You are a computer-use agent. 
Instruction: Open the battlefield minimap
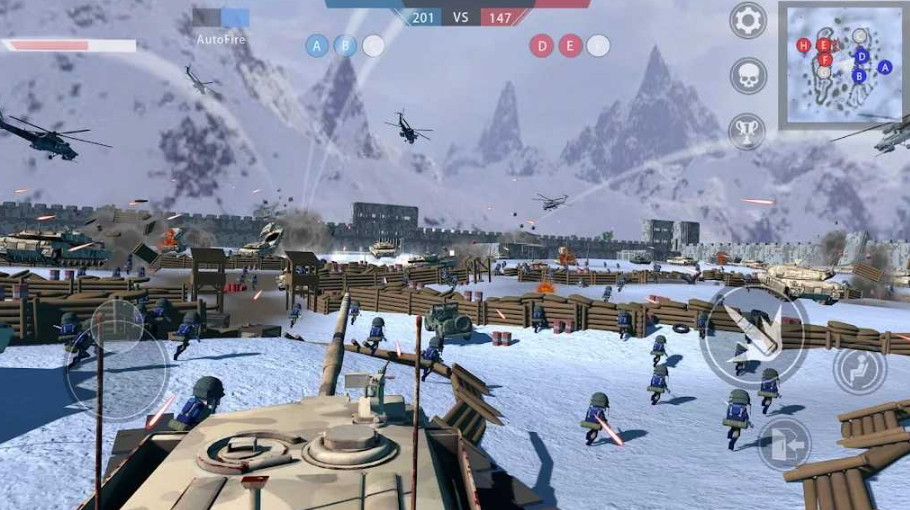(842, 65)
